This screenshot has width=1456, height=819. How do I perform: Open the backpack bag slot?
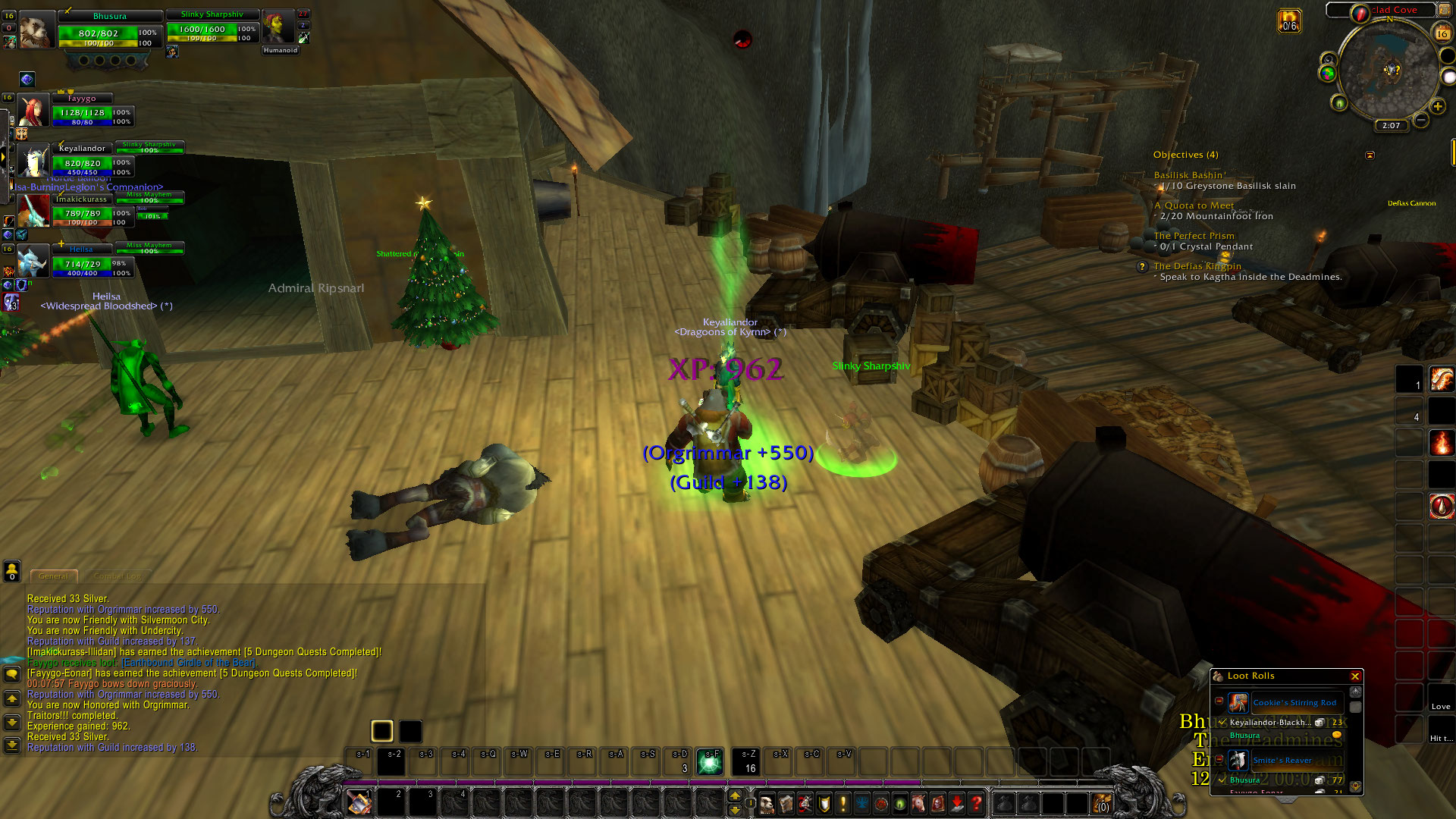tap(1101, 802)
